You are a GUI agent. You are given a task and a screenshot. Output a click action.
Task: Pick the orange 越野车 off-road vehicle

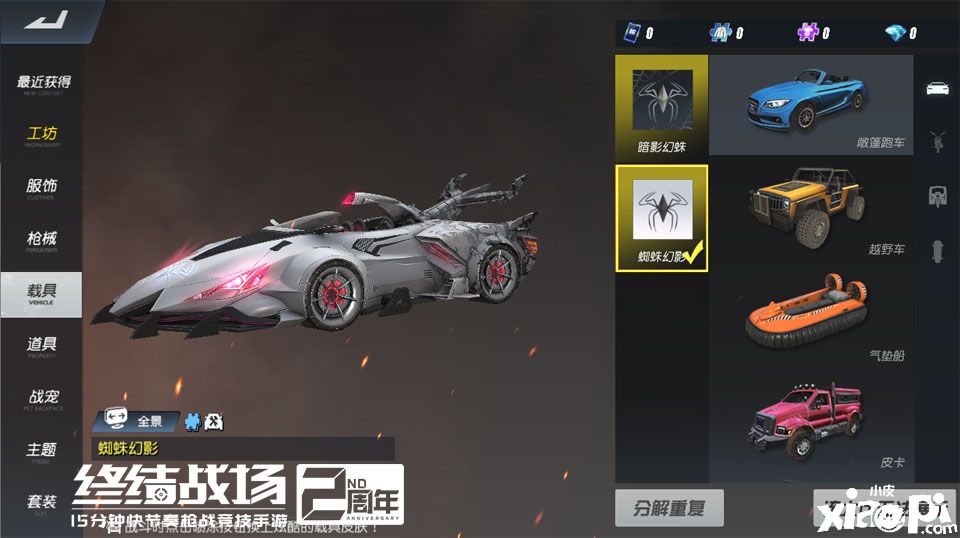click(810, 212)
